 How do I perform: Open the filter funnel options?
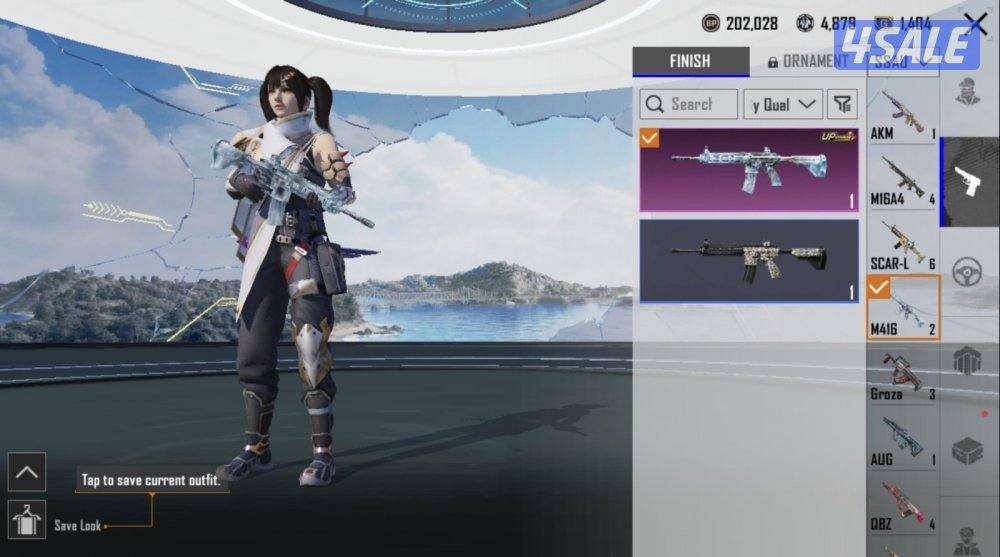[843, 104]
